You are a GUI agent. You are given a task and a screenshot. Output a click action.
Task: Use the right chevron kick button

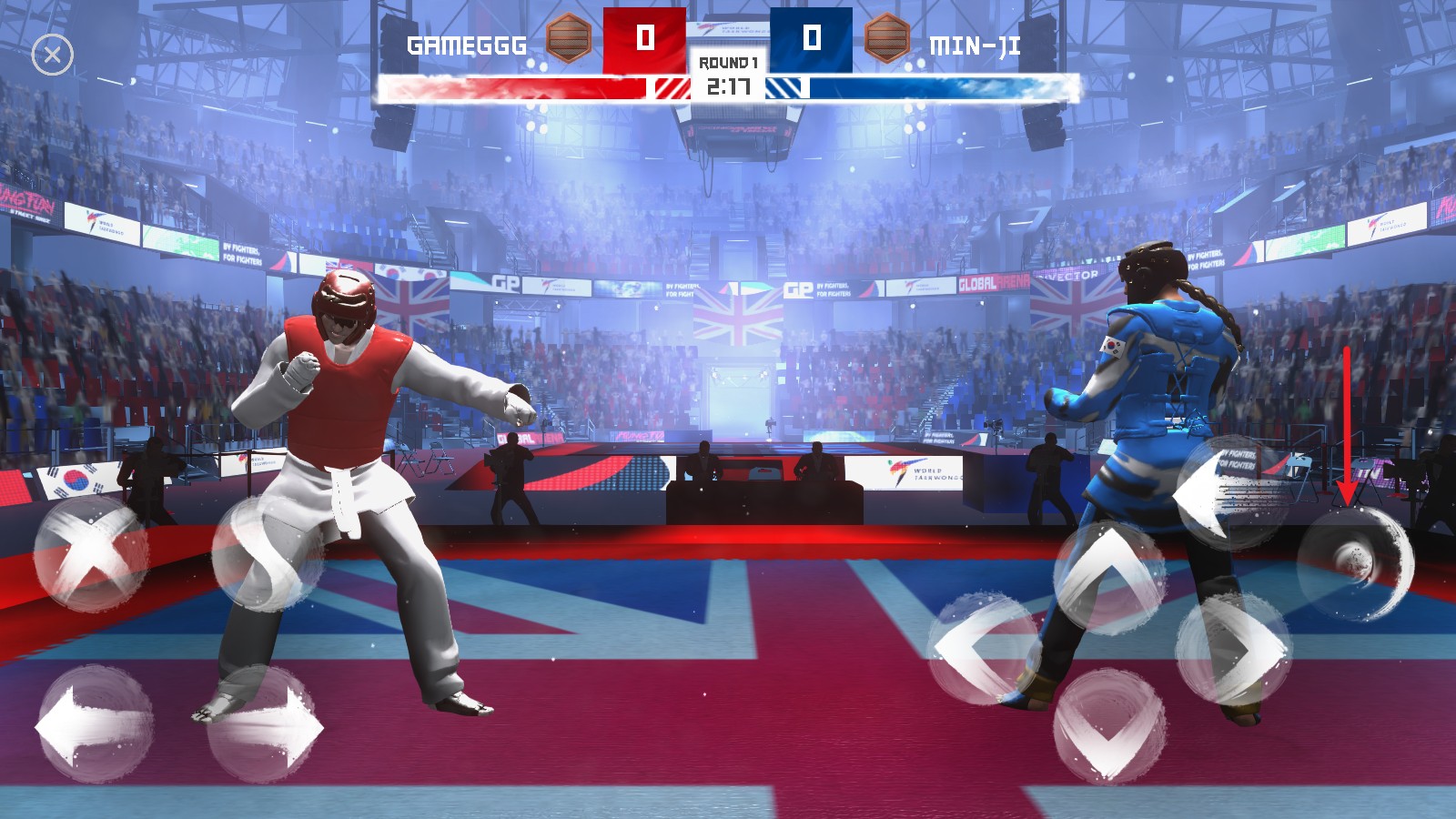(1234, 648)
